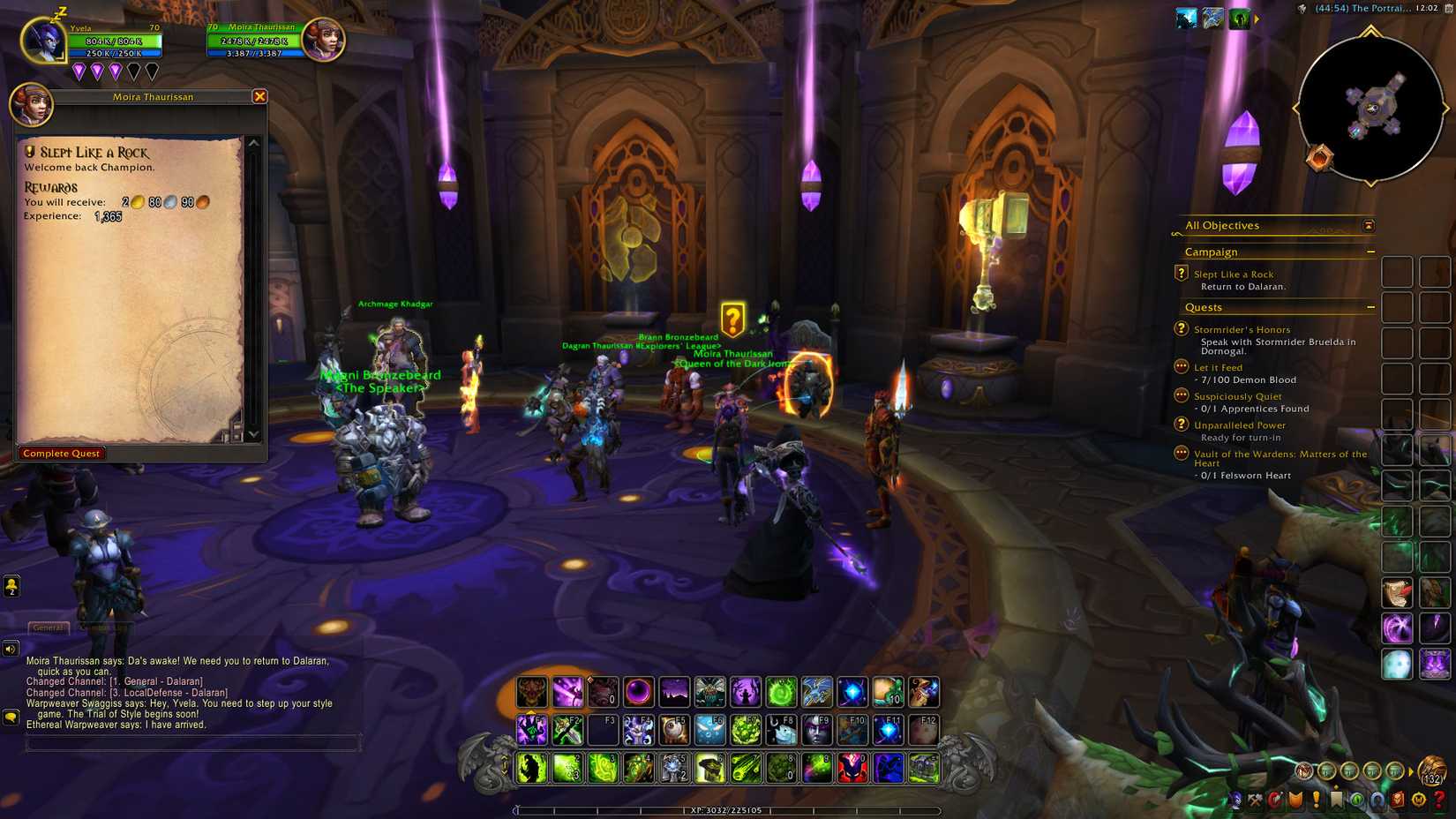
Task: Open the in-game Shop golden icon
Action: point(1417,799)
